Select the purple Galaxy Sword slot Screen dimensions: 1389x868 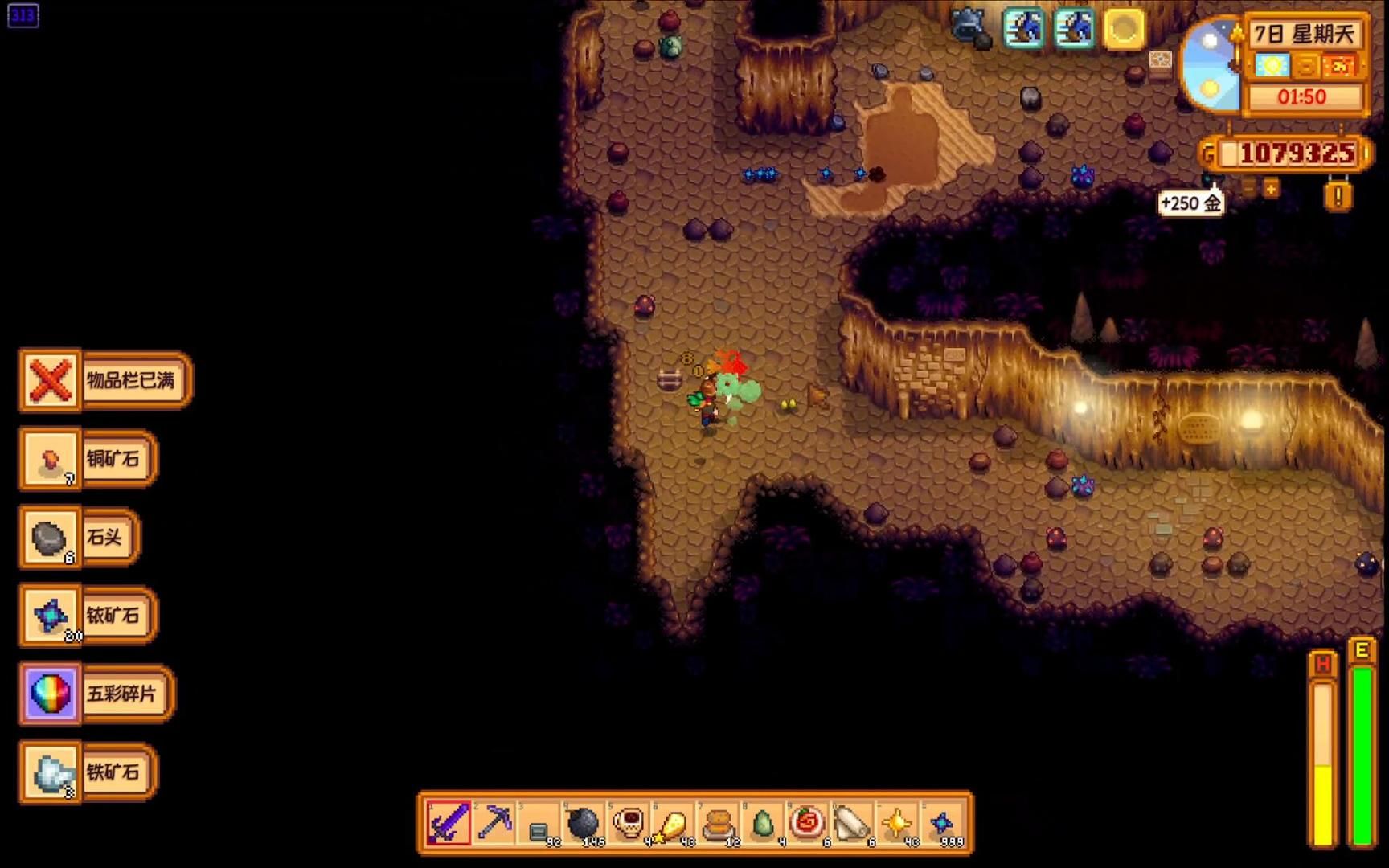[449, 822]
